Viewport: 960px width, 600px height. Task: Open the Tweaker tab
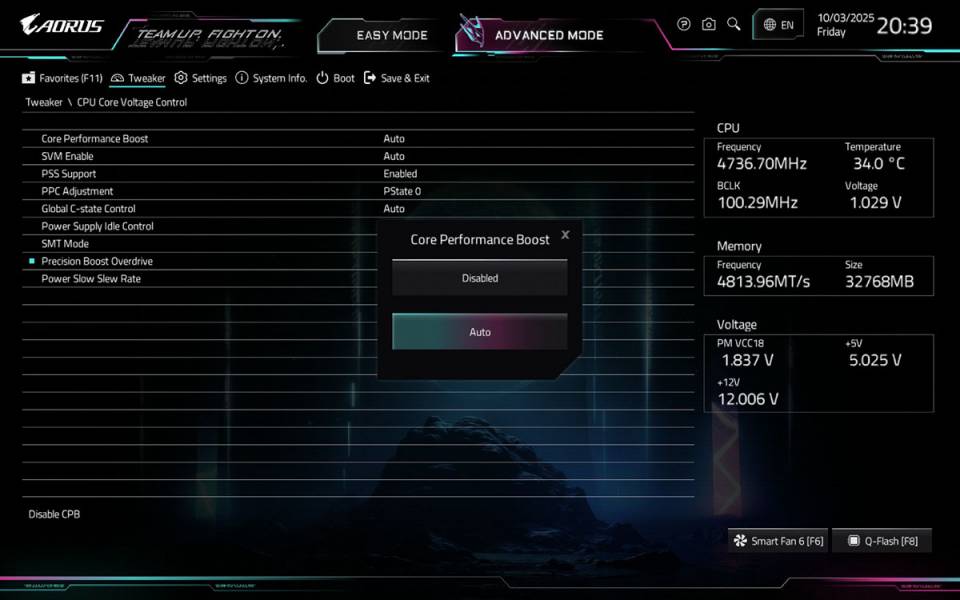tap(139, 78)
